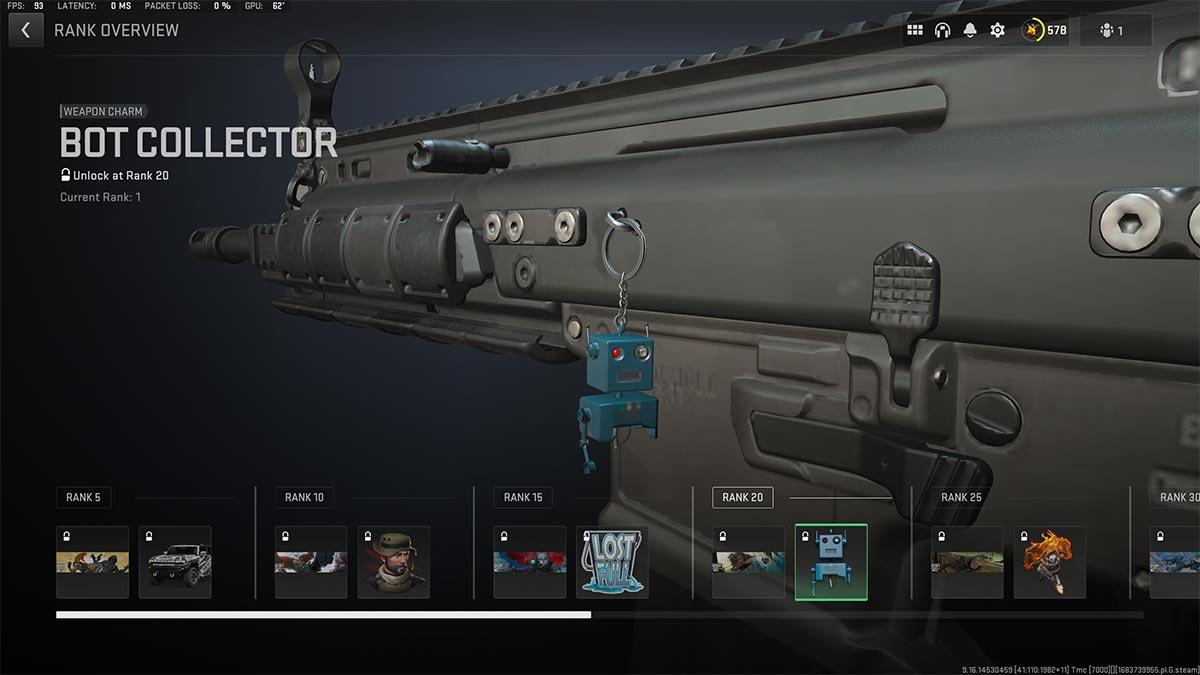Select the Rank 20 calling card
The image size is (1200, 675).
click(749, 562)
